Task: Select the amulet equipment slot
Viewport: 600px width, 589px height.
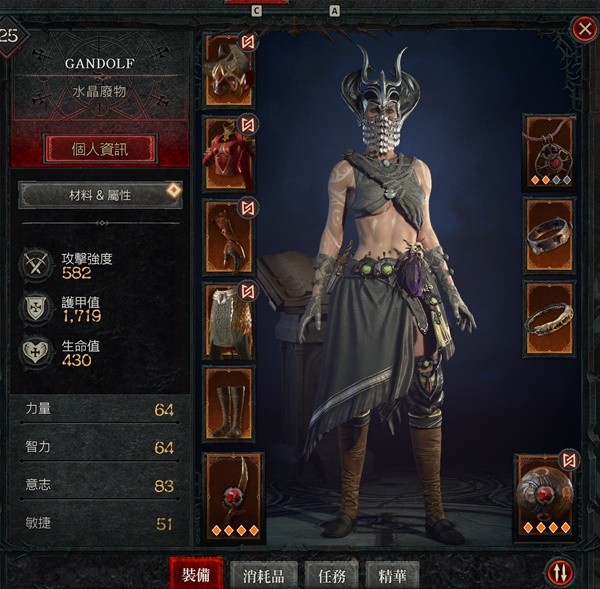Action: [549, 151]
